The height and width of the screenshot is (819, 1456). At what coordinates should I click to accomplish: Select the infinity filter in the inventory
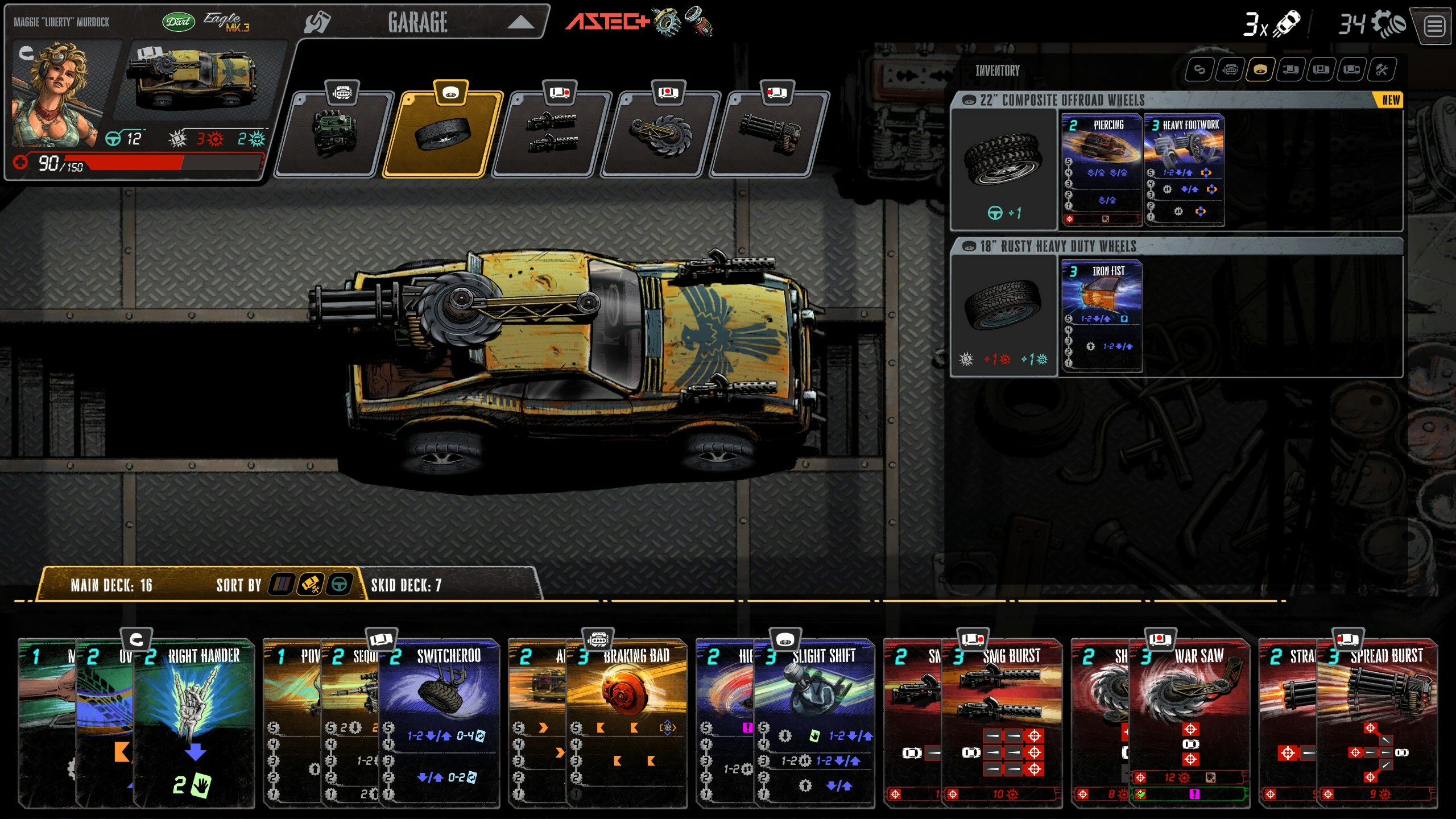tap(1201, 70)
